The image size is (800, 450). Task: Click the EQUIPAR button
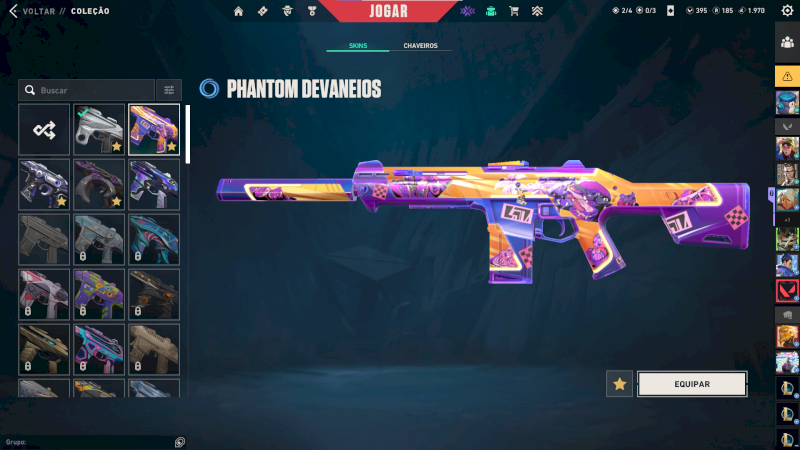pos(692,384)
